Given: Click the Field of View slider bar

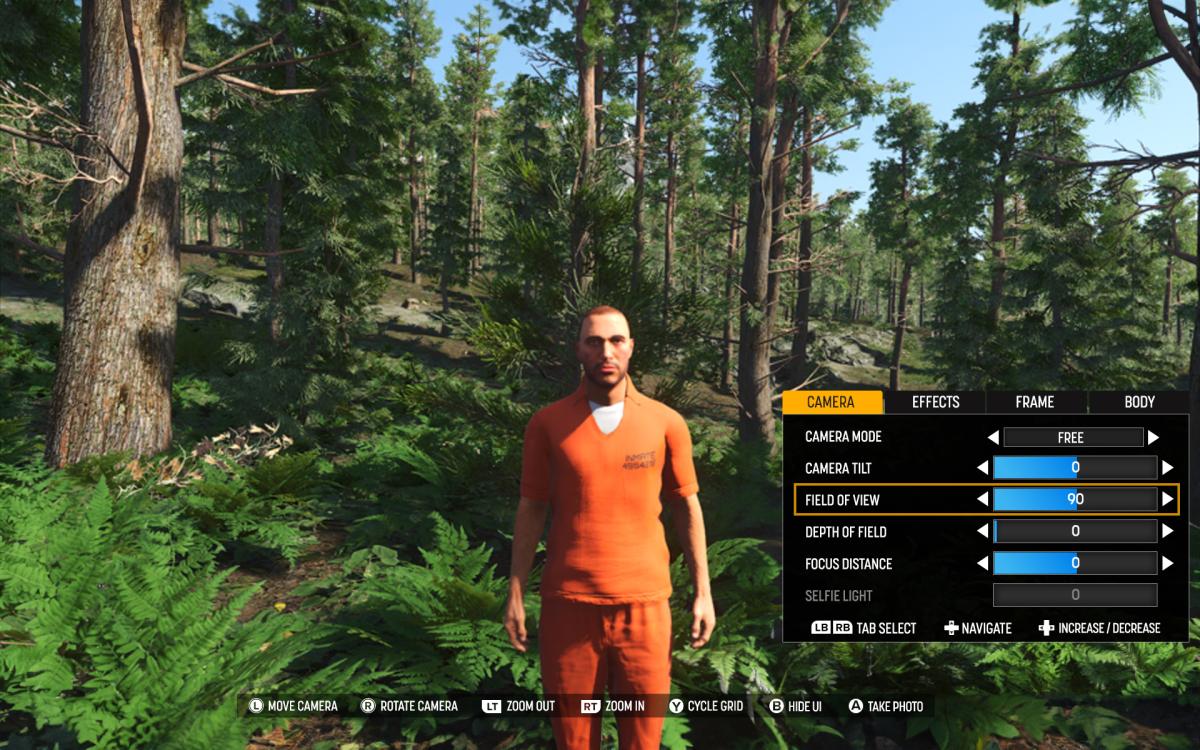Looking at the screenshot, I should [1075, 499].
